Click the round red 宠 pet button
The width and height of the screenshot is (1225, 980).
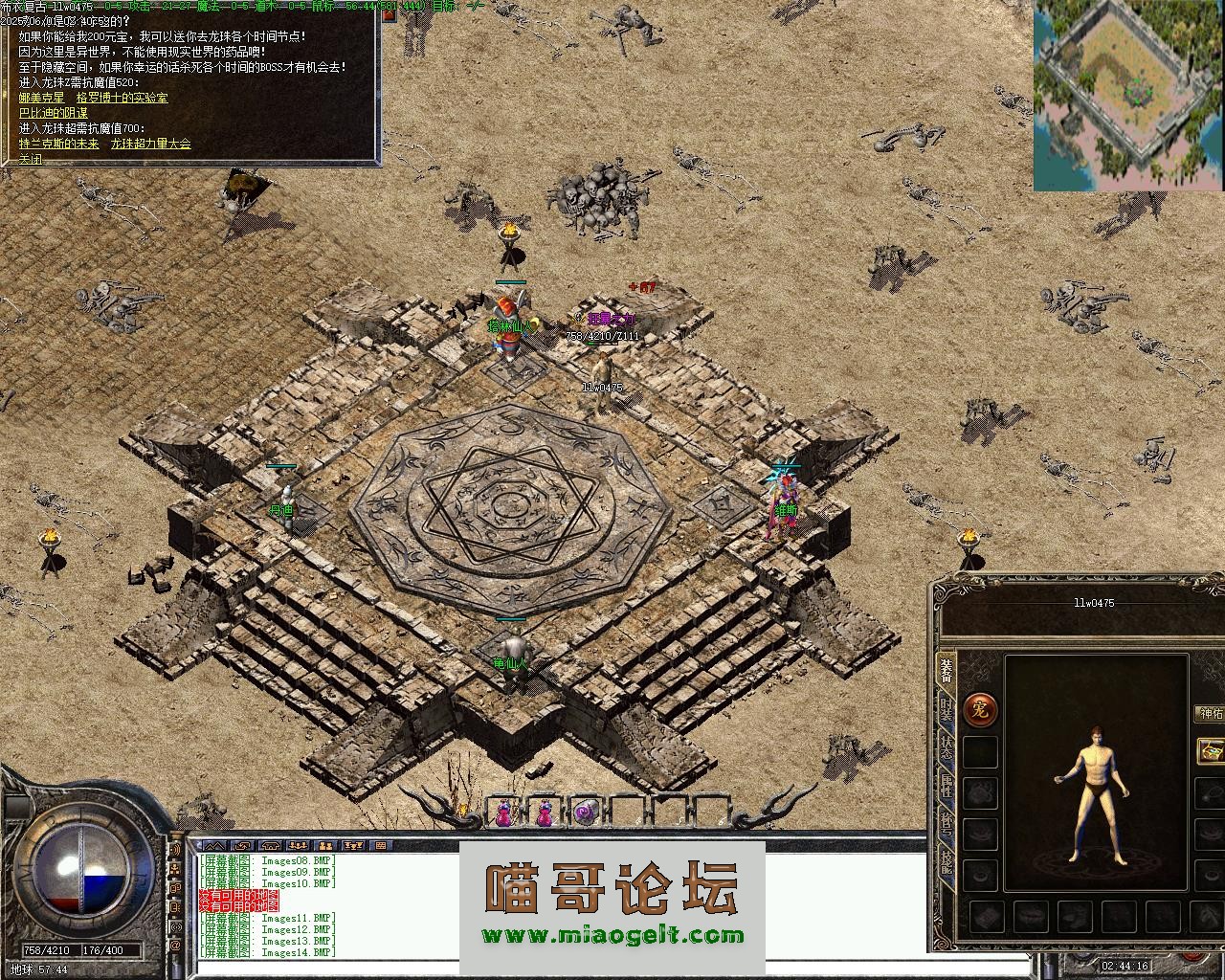tap(980, 709)
